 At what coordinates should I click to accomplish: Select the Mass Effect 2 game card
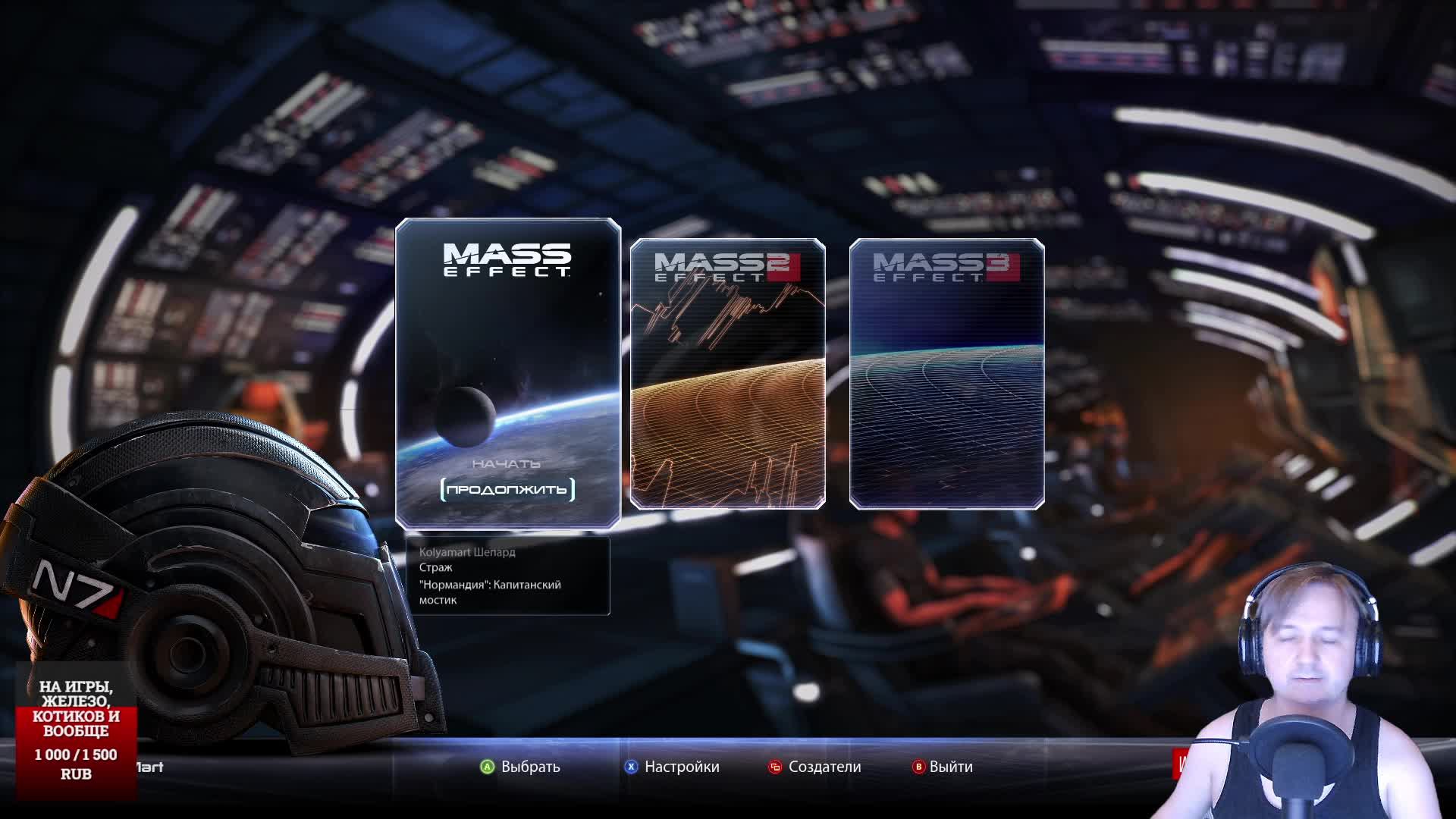pyautogui.click(x=727, y=373)
